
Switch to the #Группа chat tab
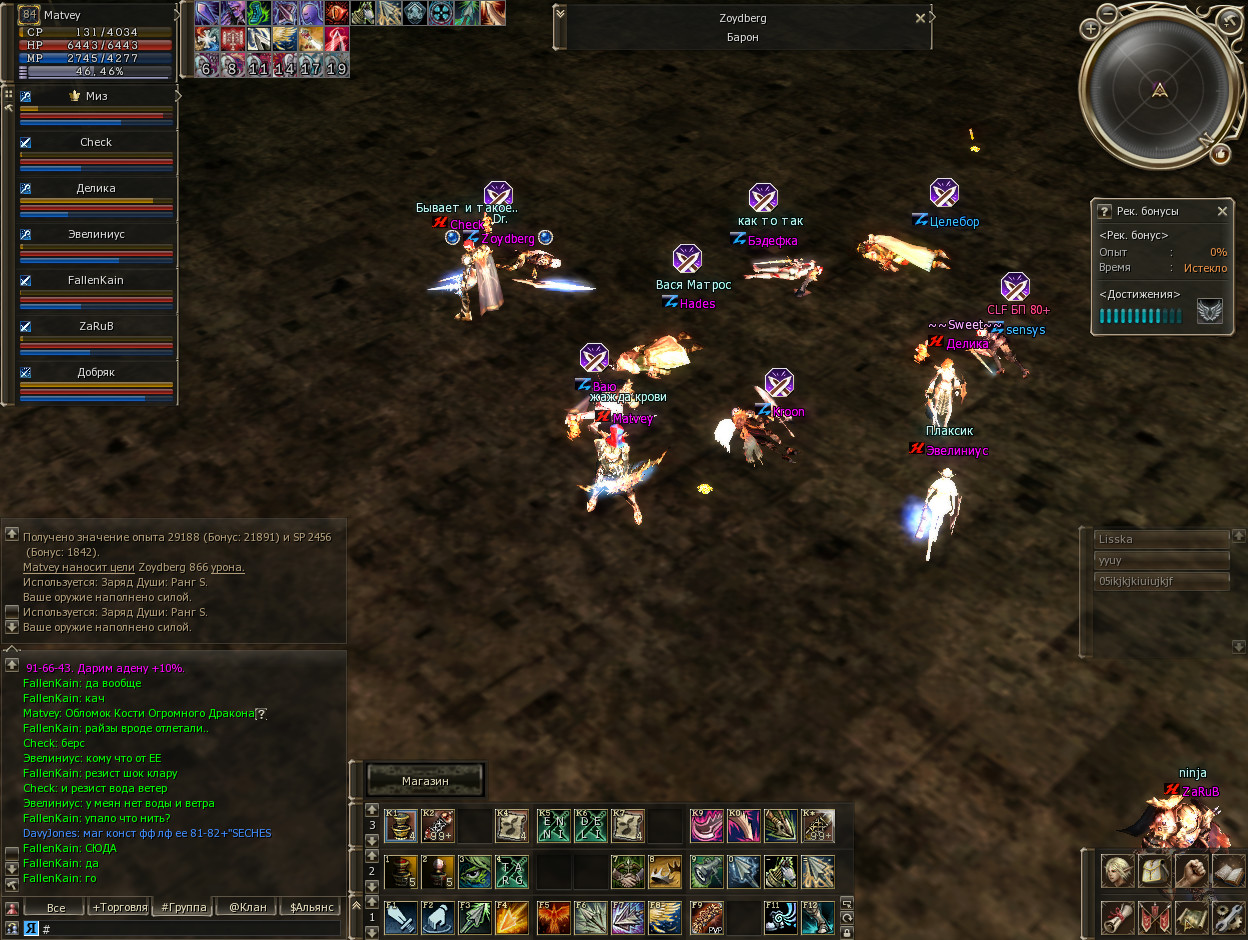(x=183, y=908)
